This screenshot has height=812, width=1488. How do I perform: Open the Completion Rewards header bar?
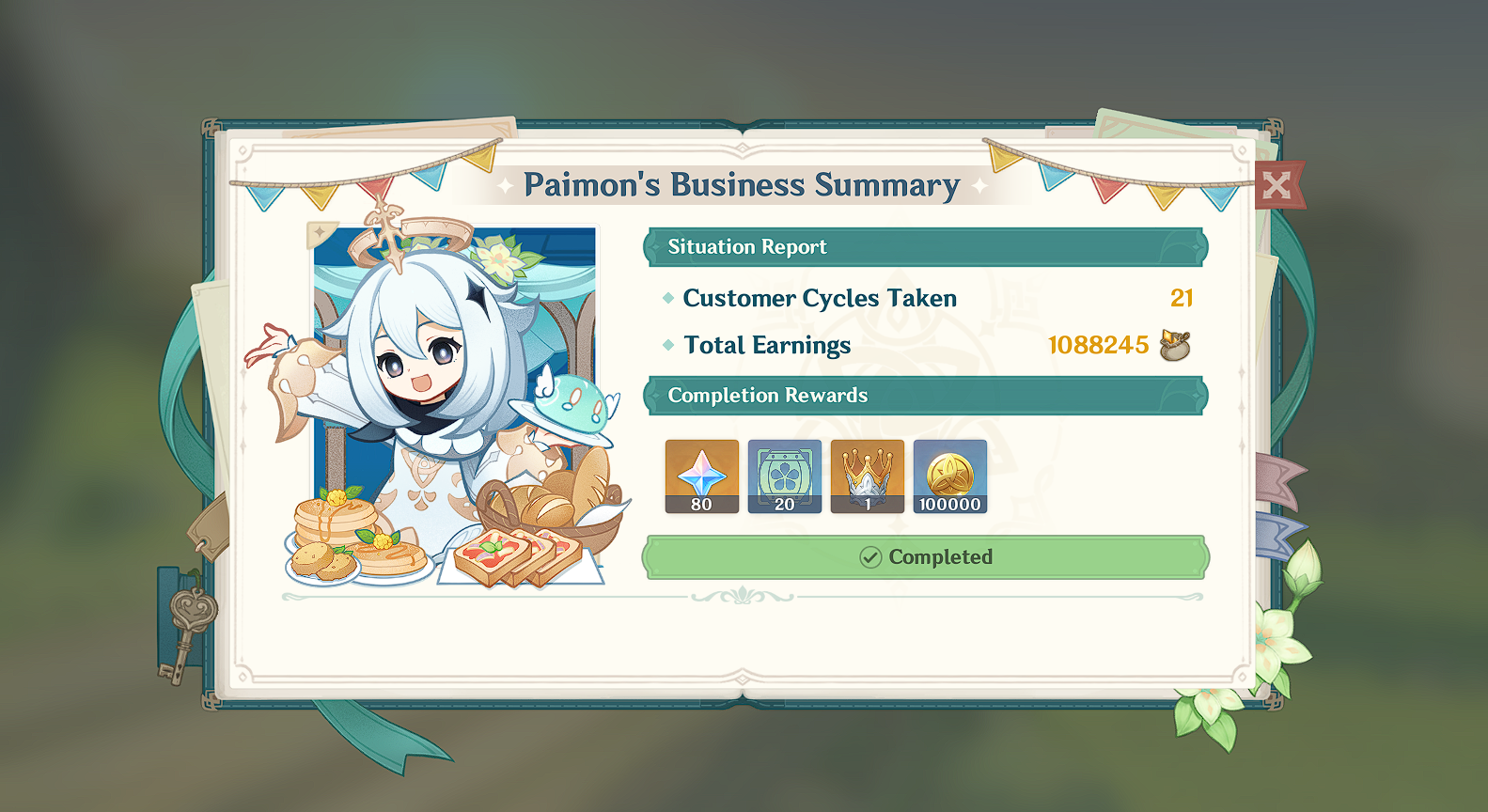click(925, 395)
